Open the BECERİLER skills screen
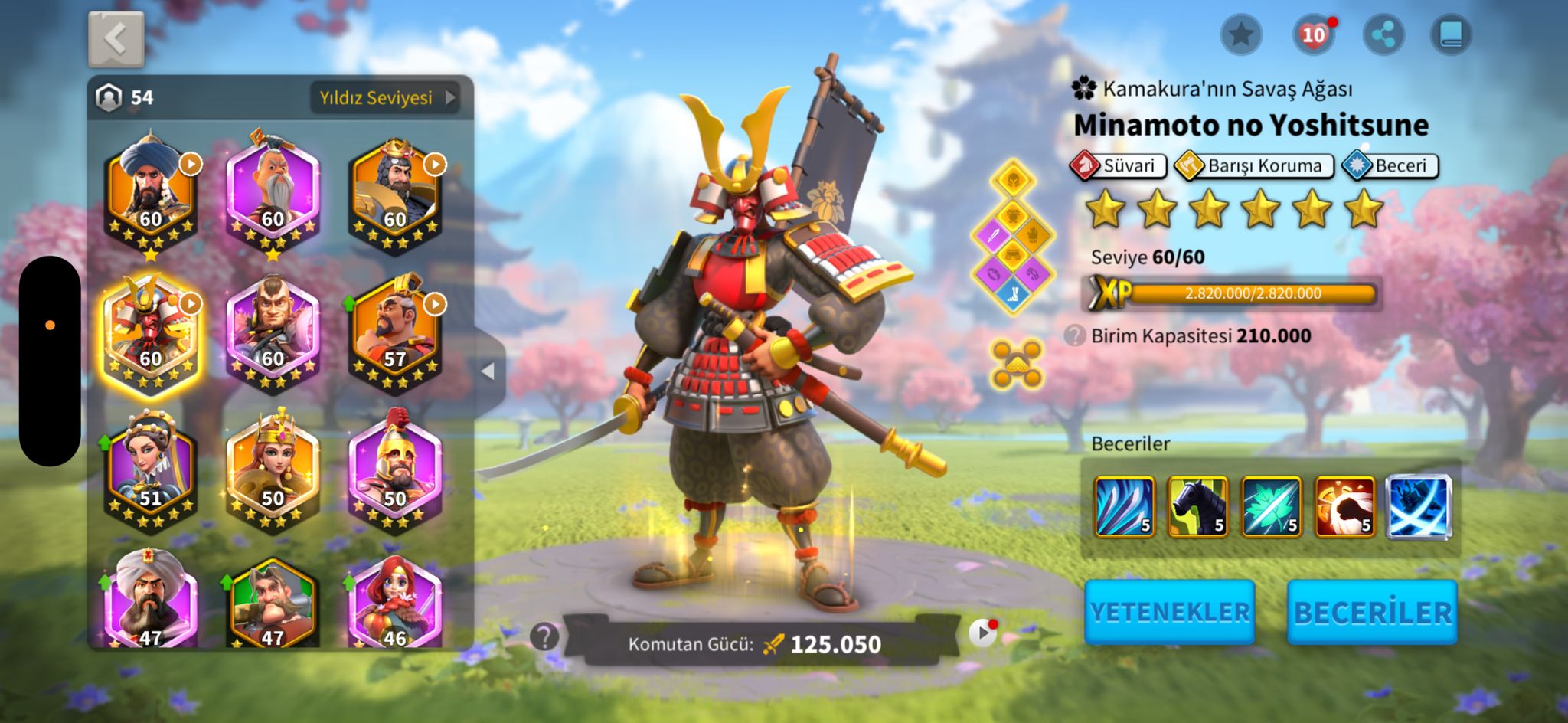 coord(1372,612)
